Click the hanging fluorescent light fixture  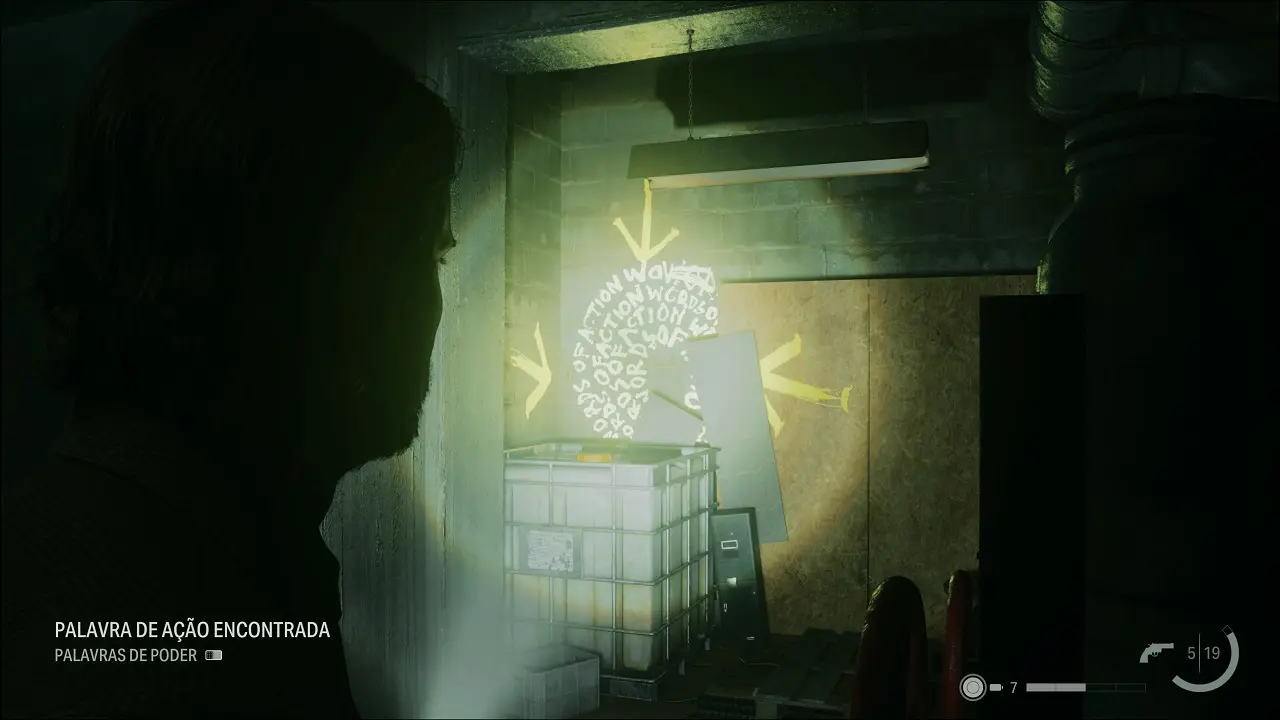(x=780, y=155)
